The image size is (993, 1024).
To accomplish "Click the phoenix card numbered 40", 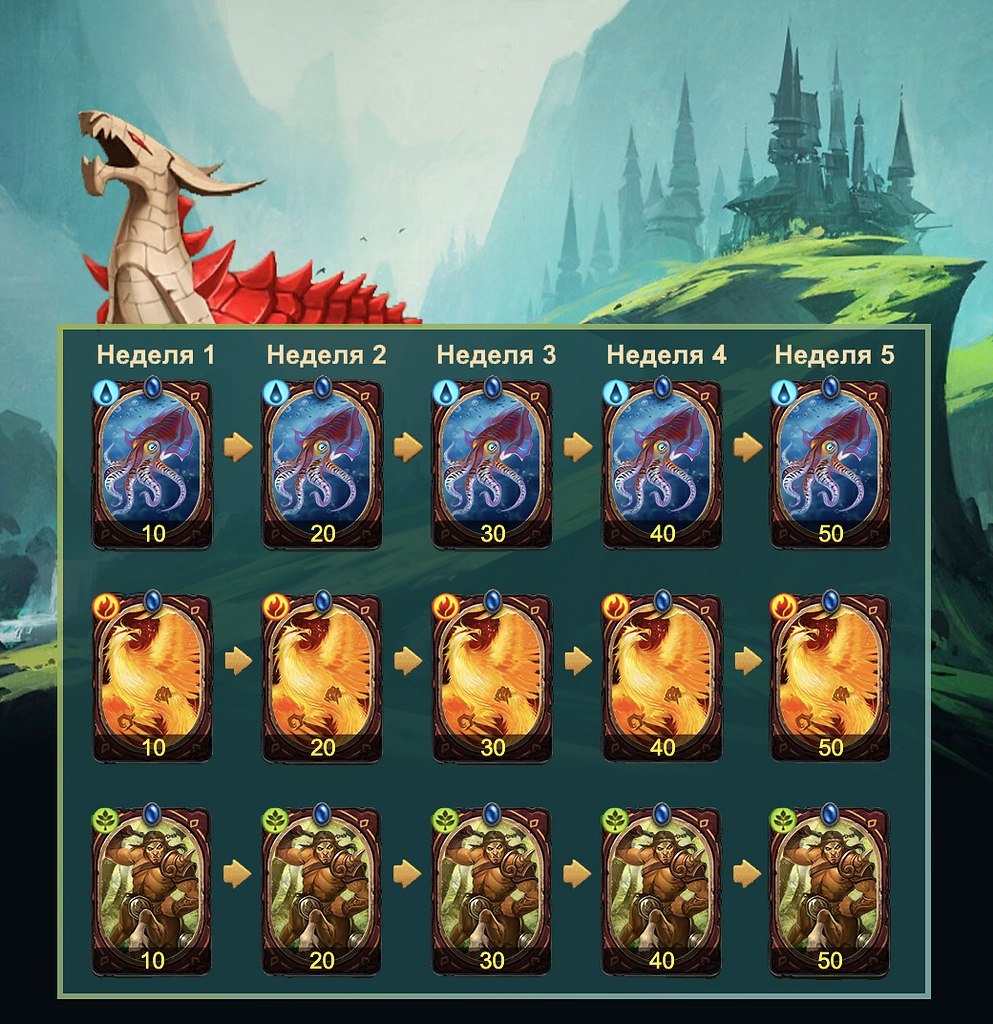I will (x=662, y=678).
